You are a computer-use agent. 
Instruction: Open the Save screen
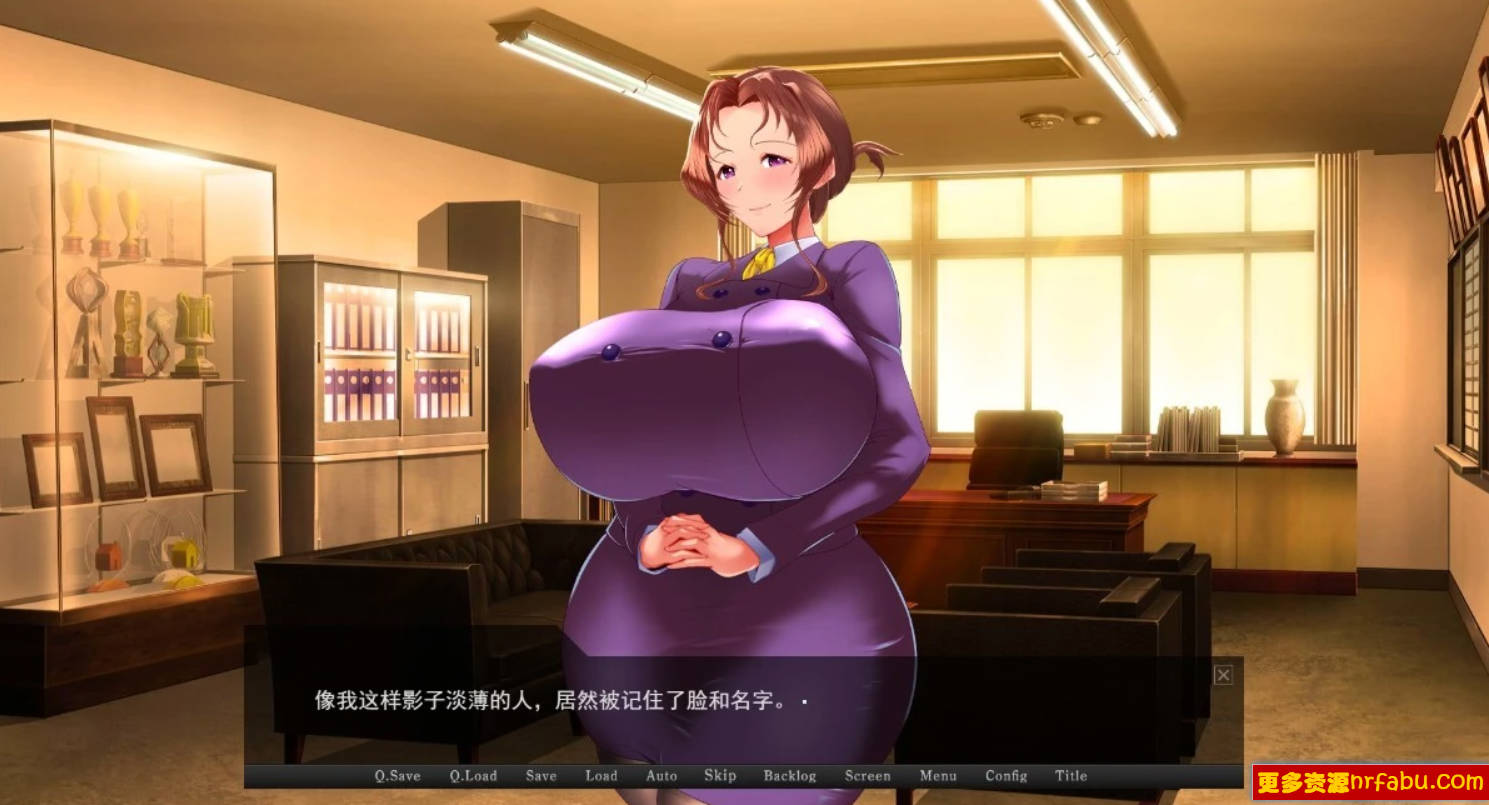coord(540,775)
